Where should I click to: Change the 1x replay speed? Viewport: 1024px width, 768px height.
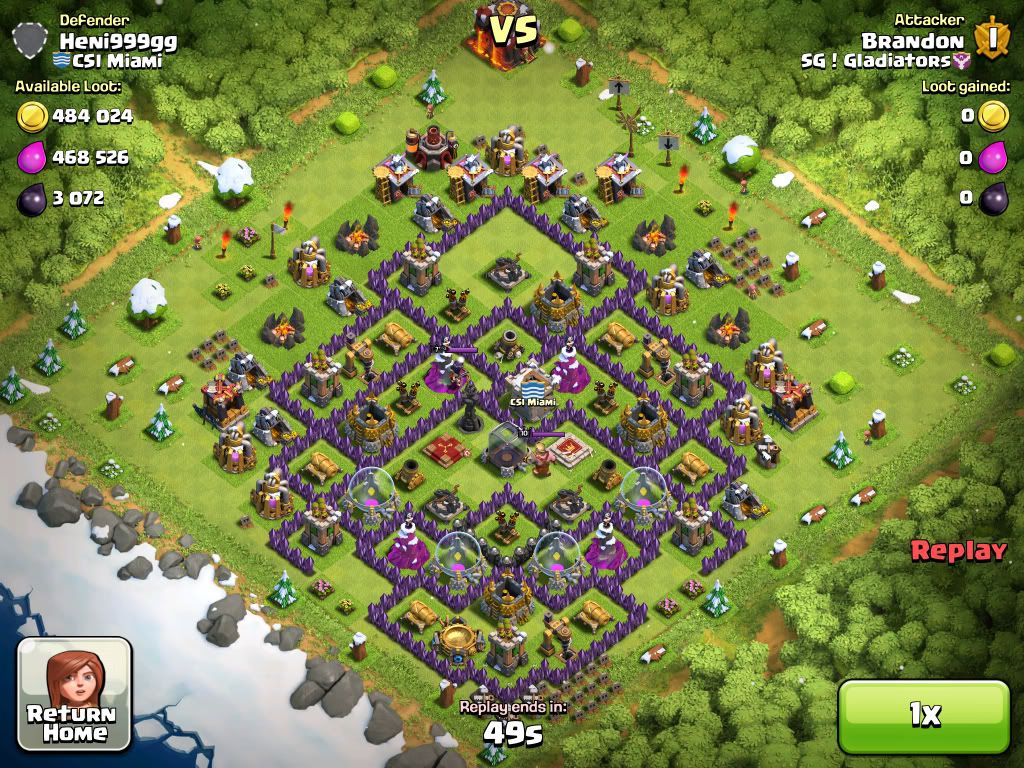924,714
